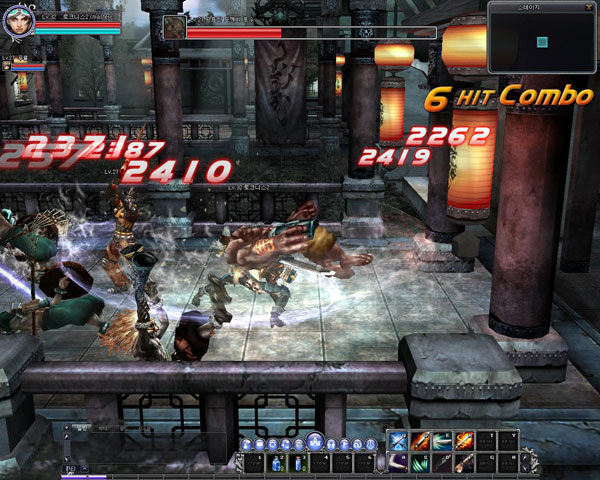Viewport: 600px width, 480px height.
Task: Click the first round blue menu button
Action: [245, 443]
